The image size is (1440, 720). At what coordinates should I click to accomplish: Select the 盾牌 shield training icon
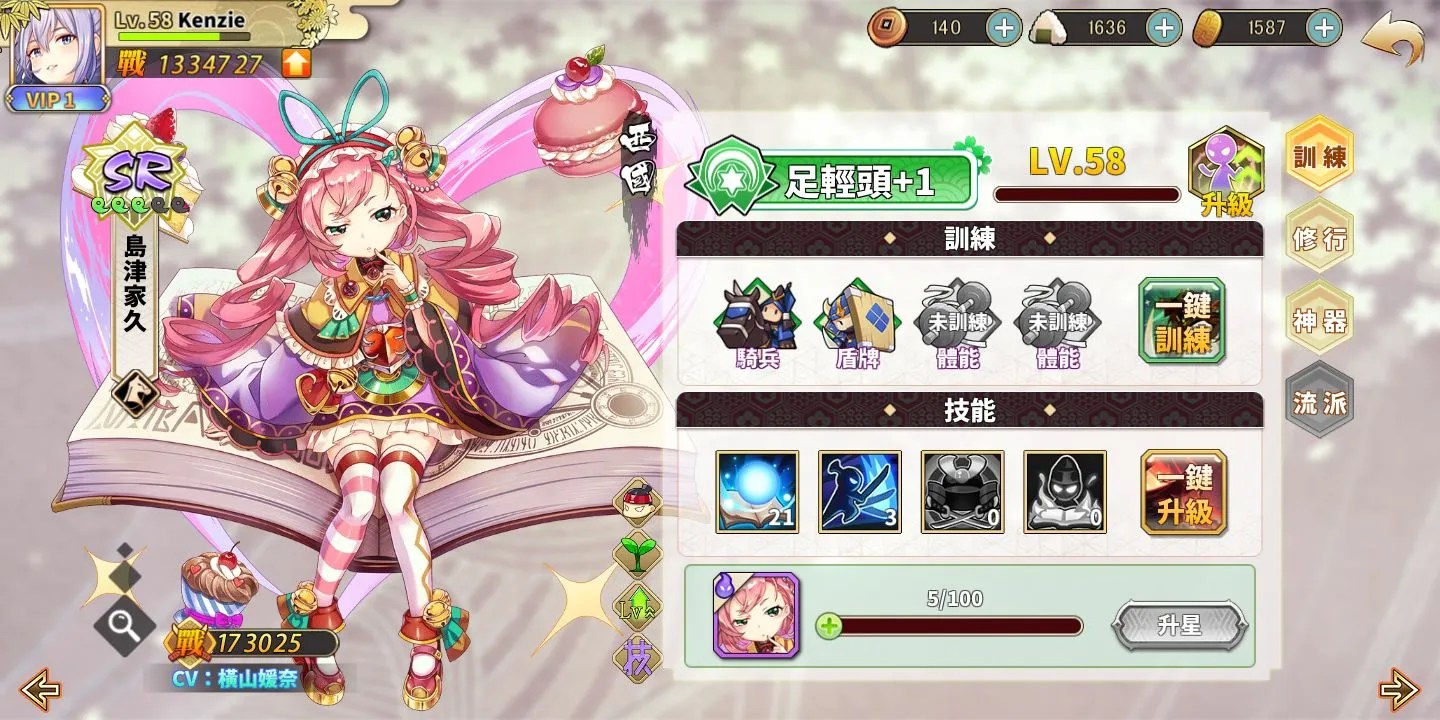point(859,320)
